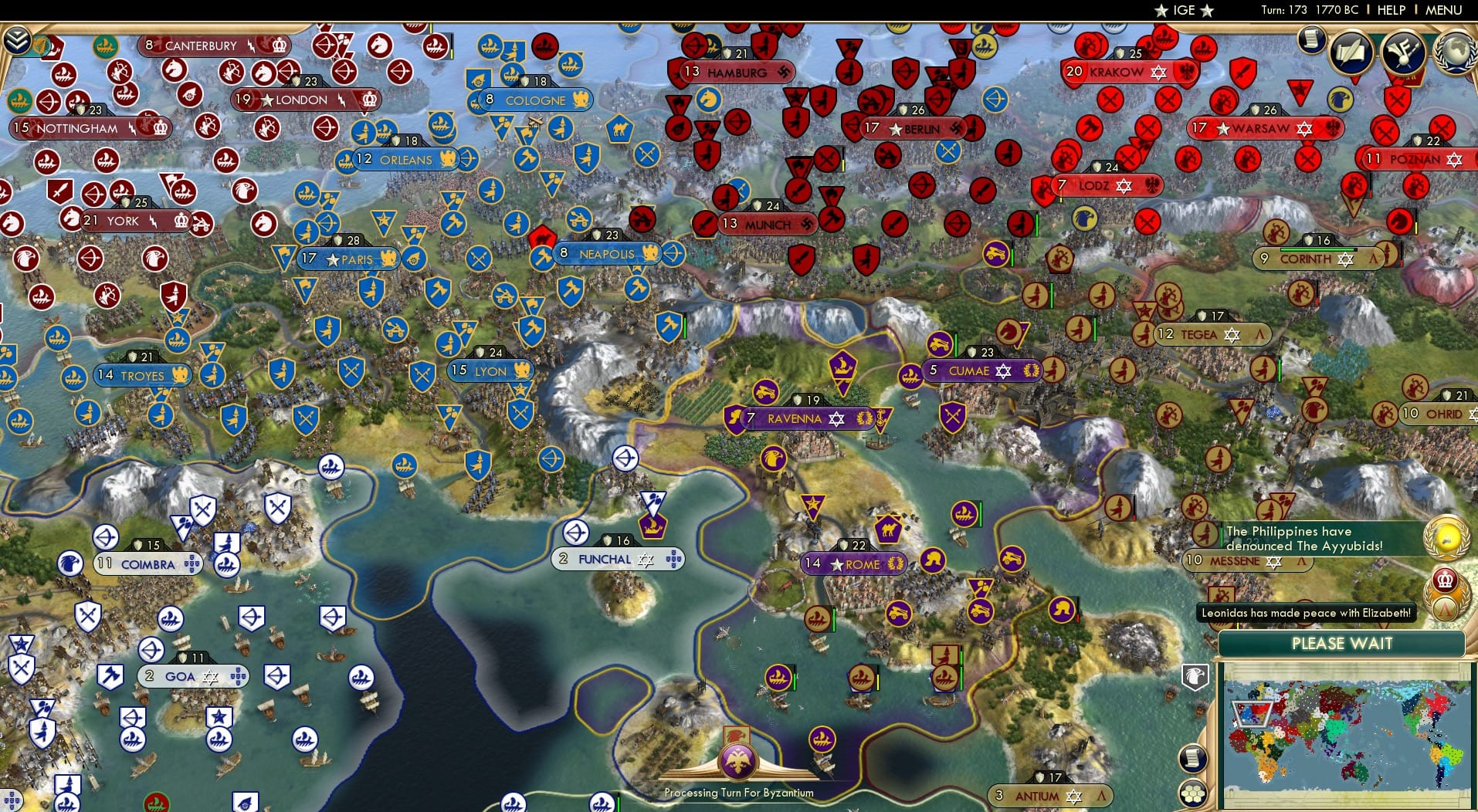Image resolution: width=1478 pixels, height=812 pixels.
Task: Select Rome's city banner
Action: pyautogui.click(x=856, y=565)
